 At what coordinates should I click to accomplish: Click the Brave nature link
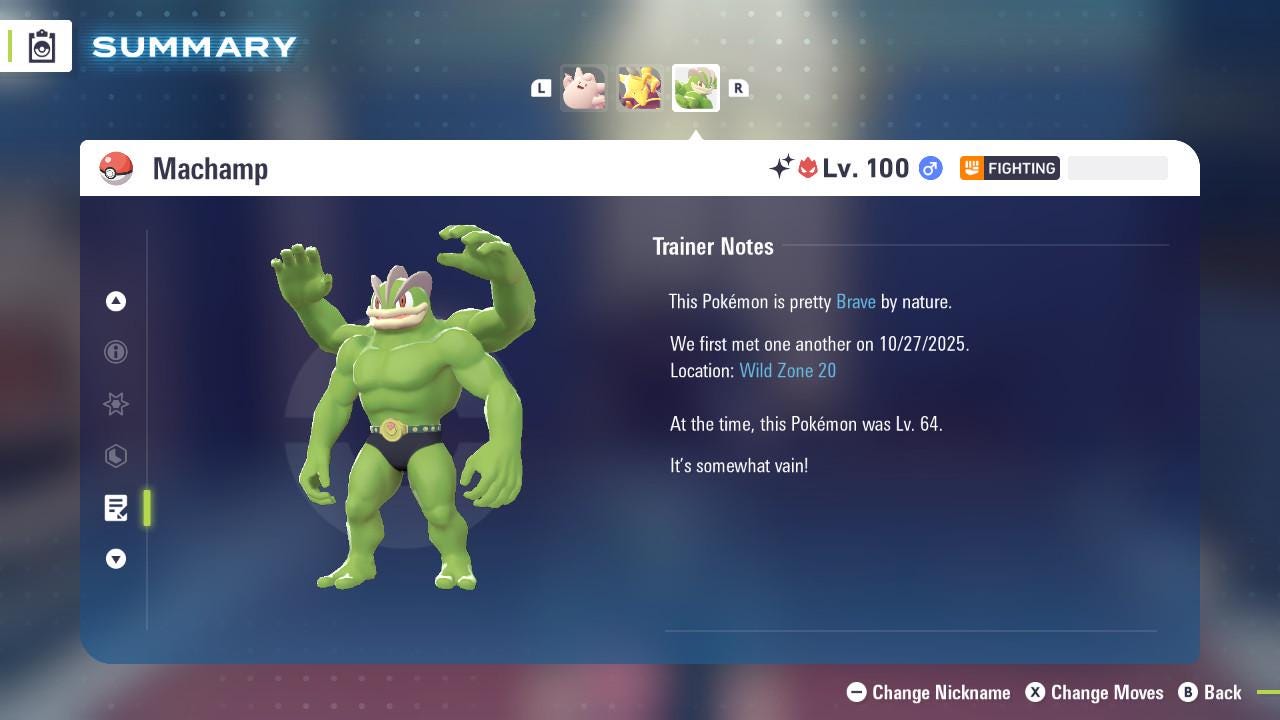[855, 301]
